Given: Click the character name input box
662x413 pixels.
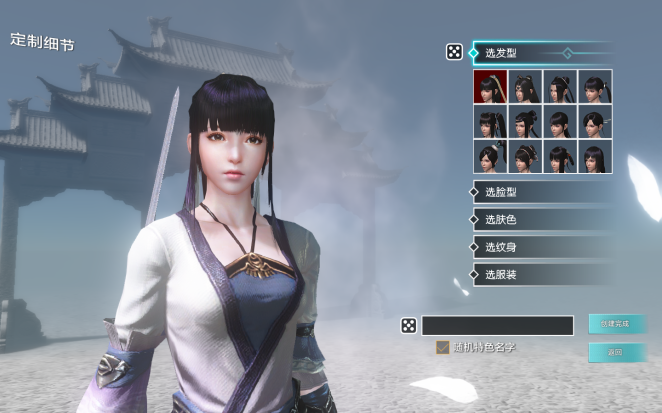Looking at the screenshot, I should (x=497, y=325).
